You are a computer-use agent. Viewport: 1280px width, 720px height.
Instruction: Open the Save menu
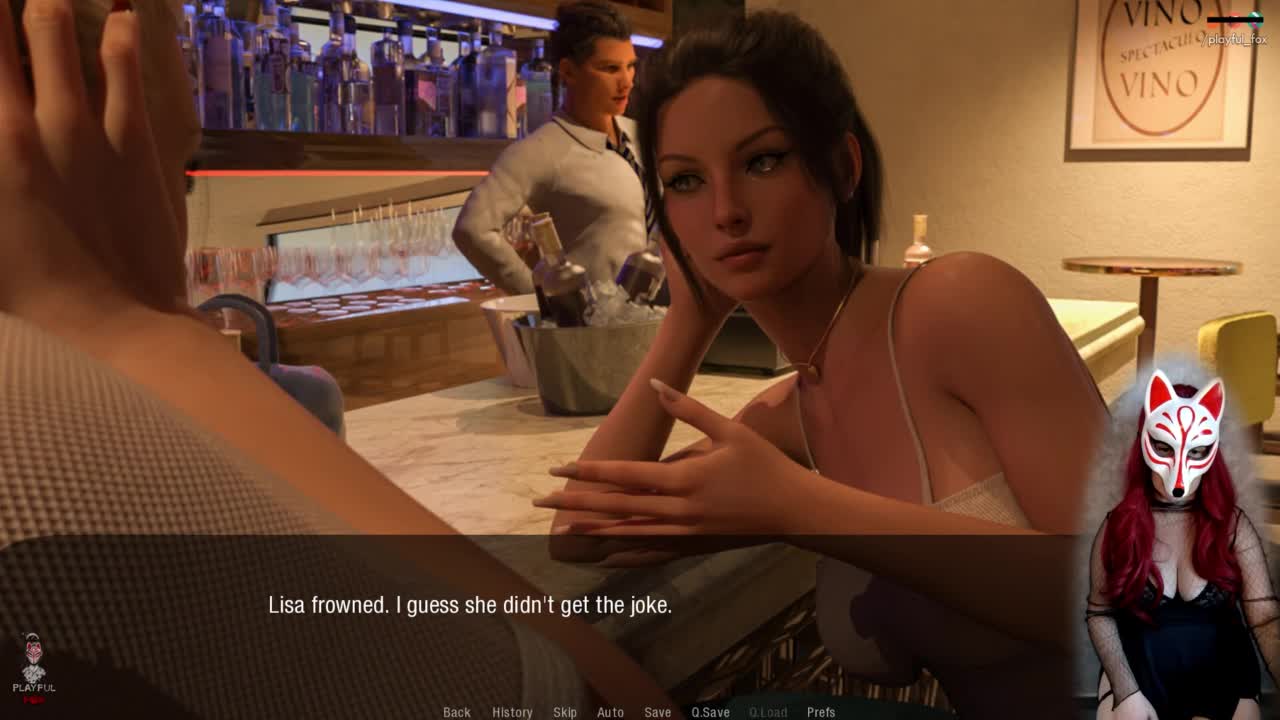point(657,712)
